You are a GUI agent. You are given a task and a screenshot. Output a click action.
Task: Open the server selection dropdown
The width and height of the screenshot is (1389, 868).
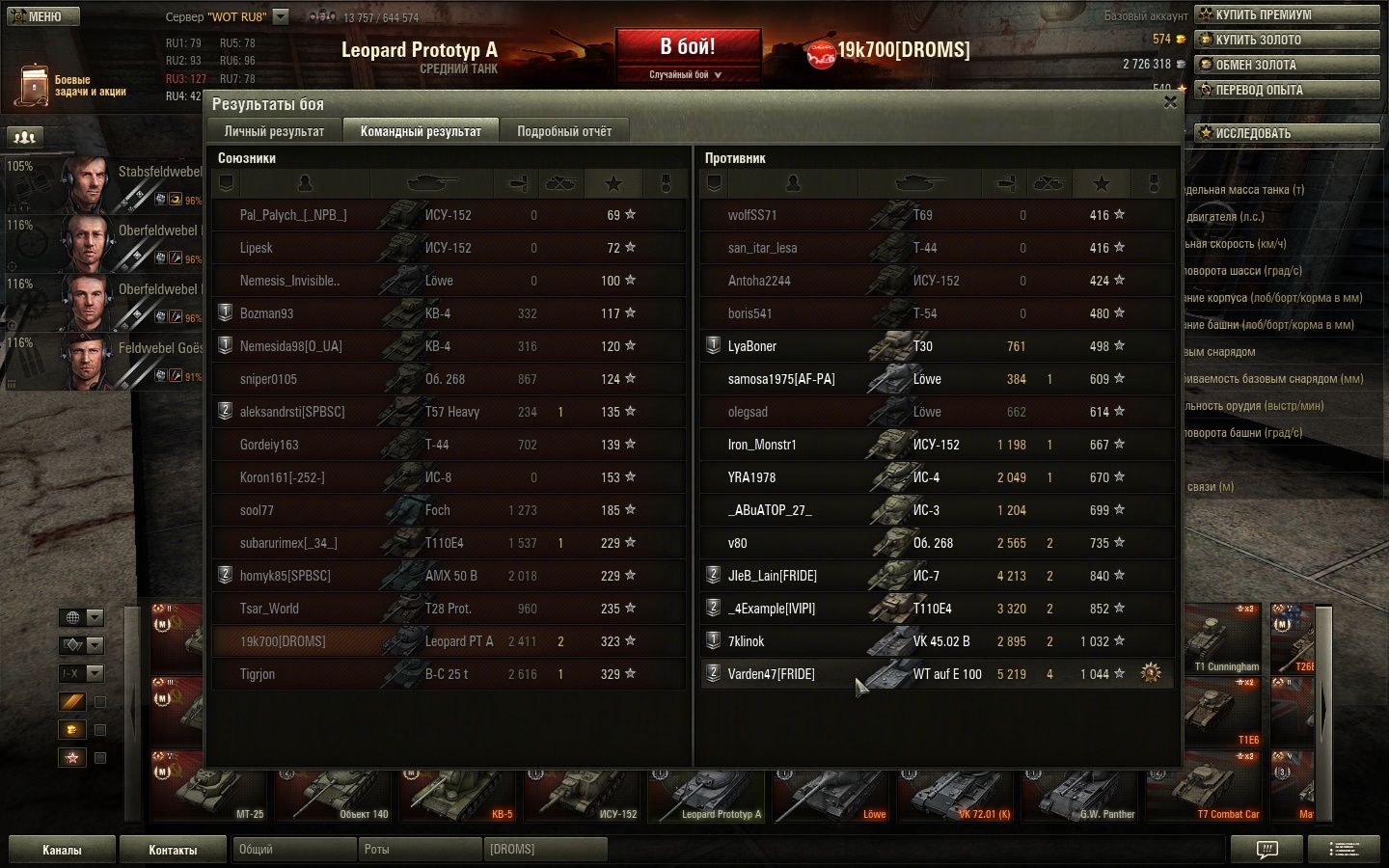[281, 16]
